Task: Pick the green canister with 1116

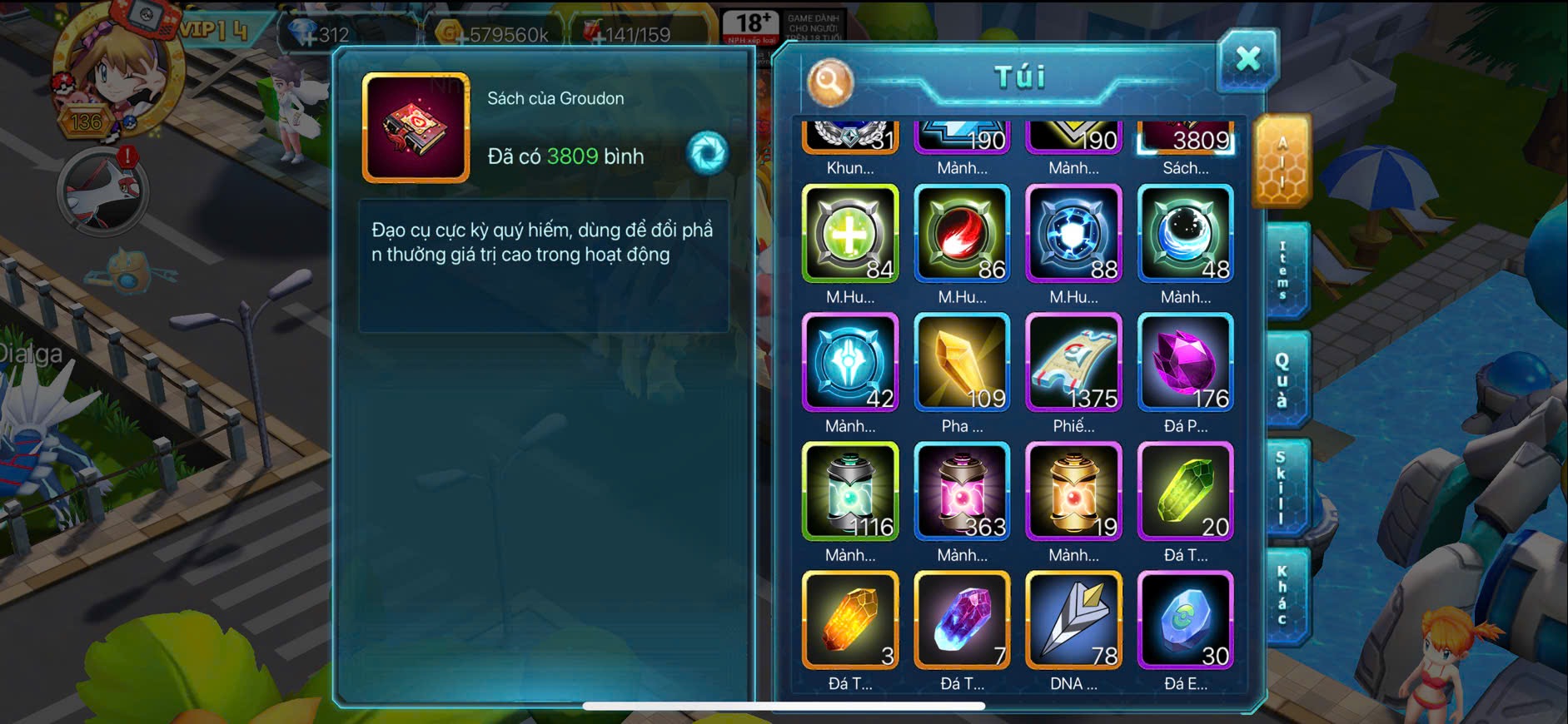Action: point(850,492)
